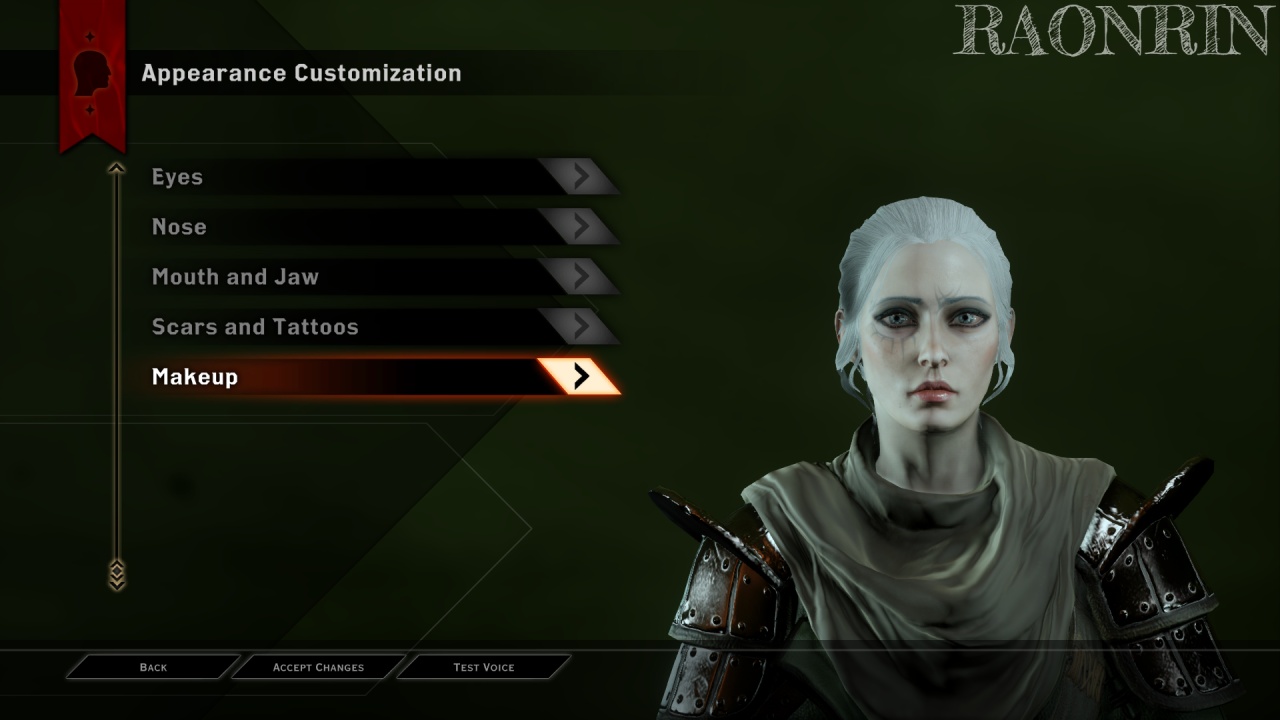Select the Nose menu entry

click(380, 227)
